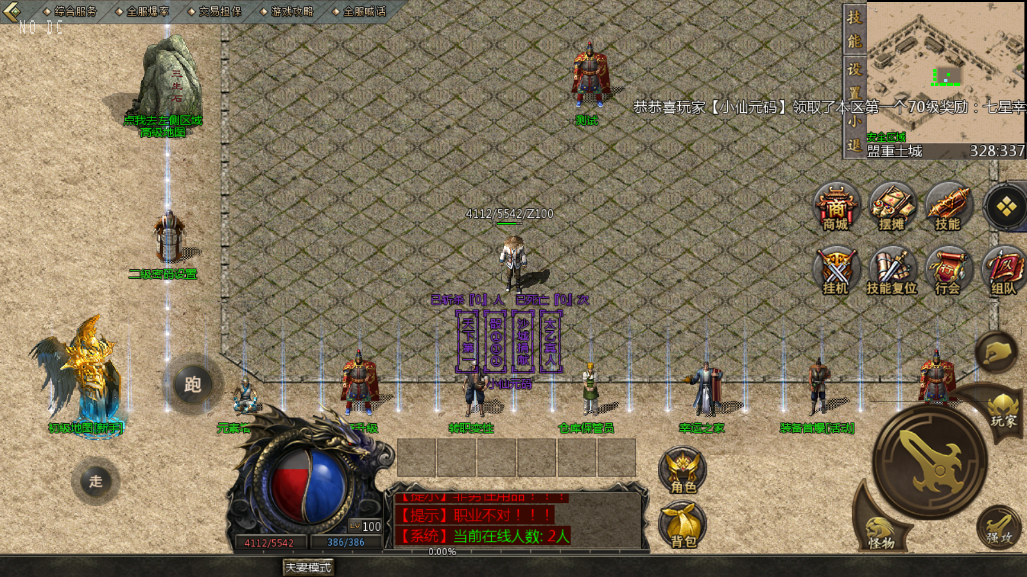1027x577 pixels.
Task: Toggle the 跑 run mode button
Action: point(193,382)
